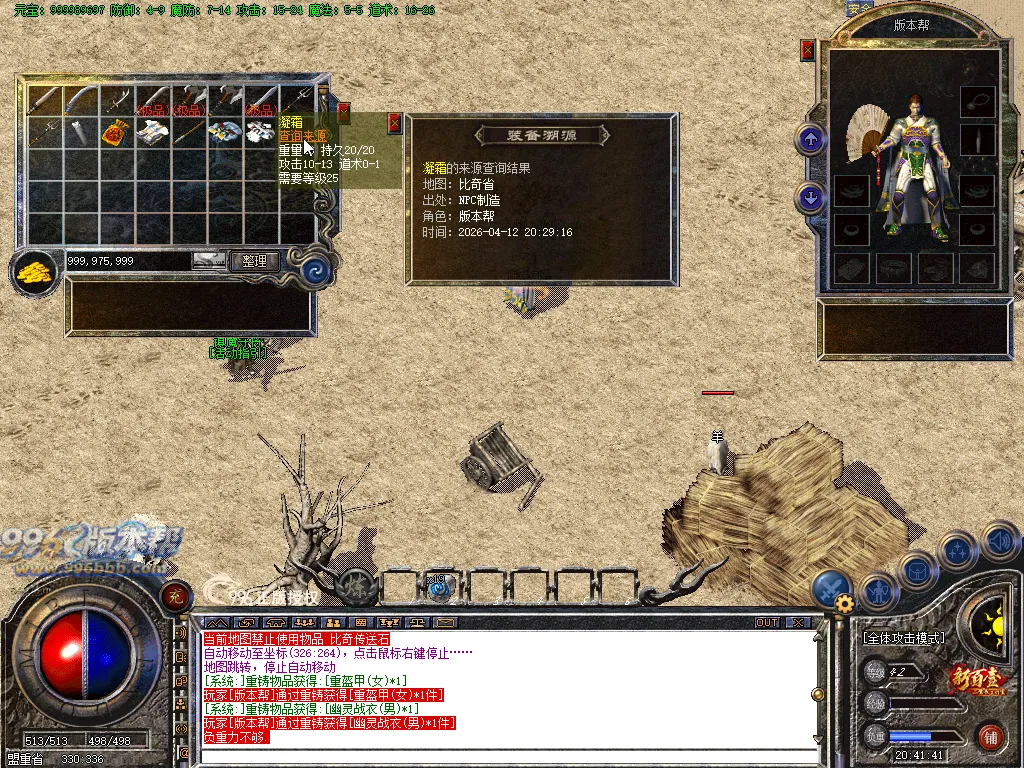1024x768 pixels.
Task: Select the orange pouch item in the bag
Action: coord(114,131)
